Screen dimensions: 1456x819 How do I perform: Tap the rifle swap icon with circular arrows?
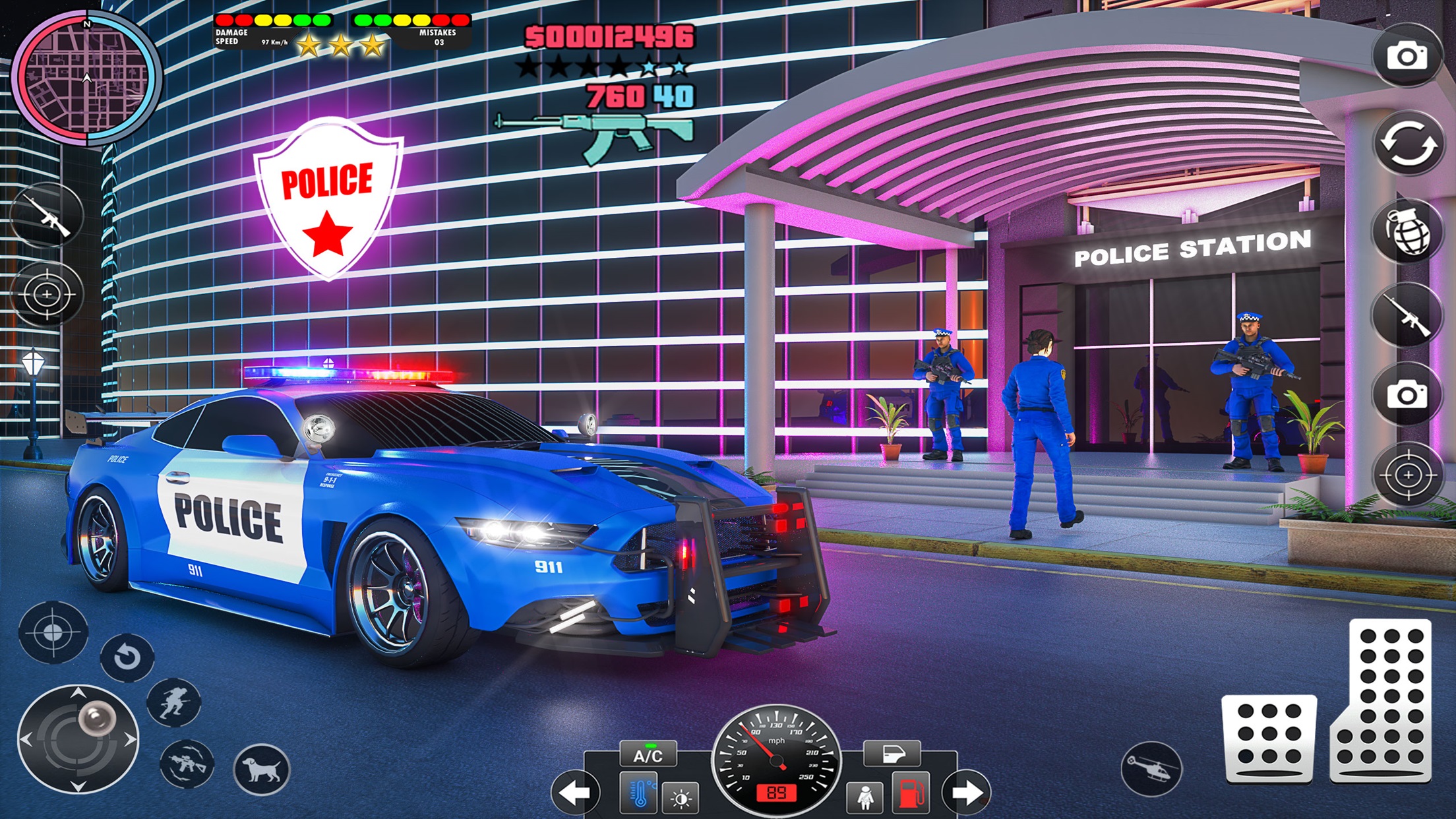click(x=187, y=764)
